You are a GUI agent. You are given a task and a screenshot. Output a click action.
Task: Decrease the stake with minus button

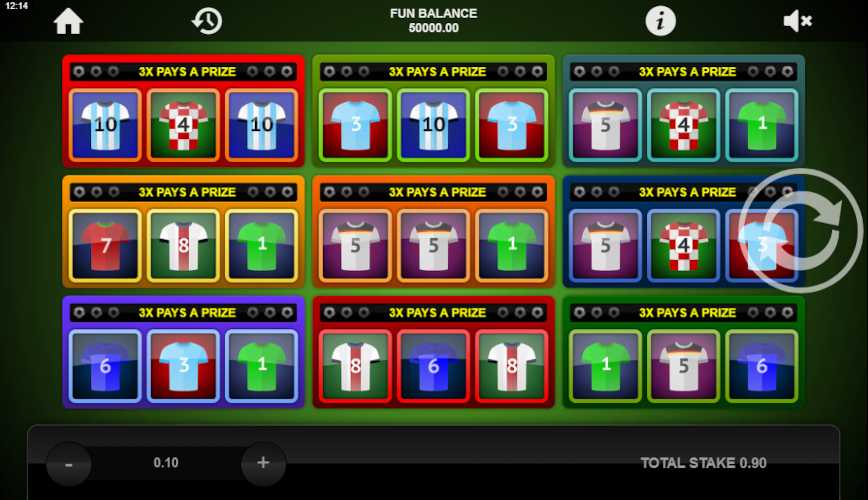(x=69, y=463)
